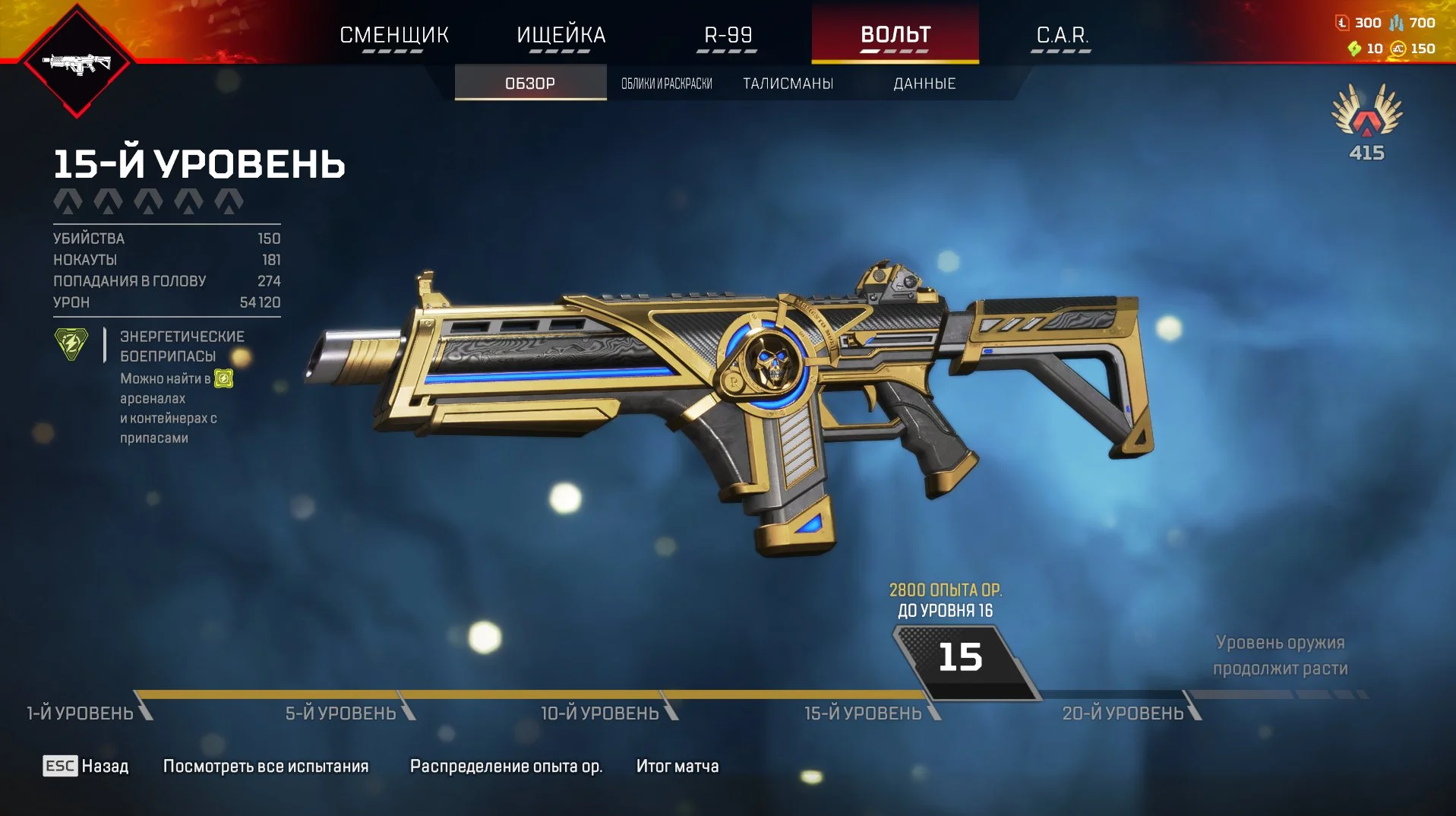Viewport: 1456px width, 816px height.
Task: Click the 1-Й УРОВЕНЬ milestone
Action: [x=81, y=713]
